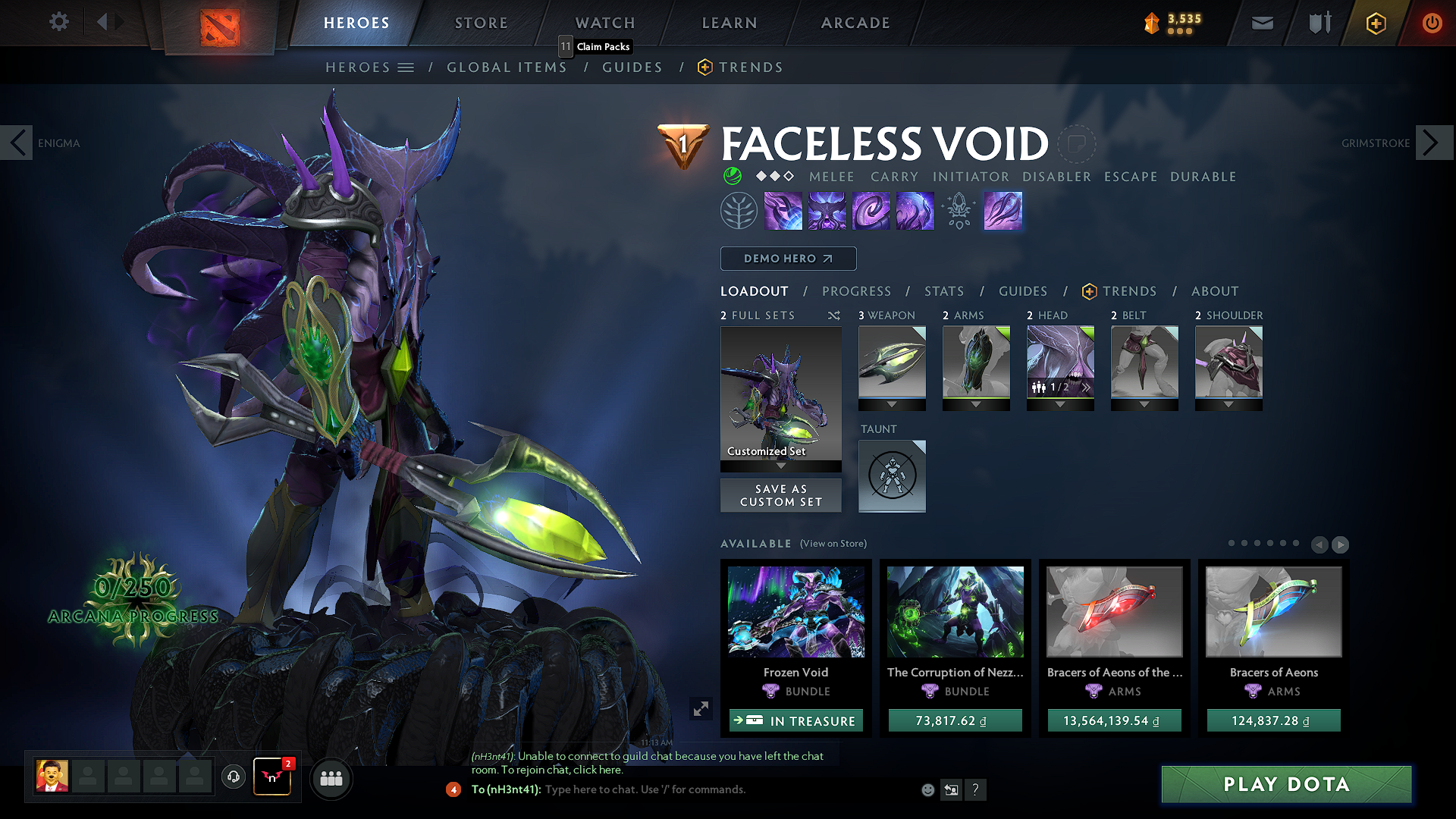Open mail notifications envelope icon
This screenshot has height=819, width=1456.
(x=1261, y=22)
